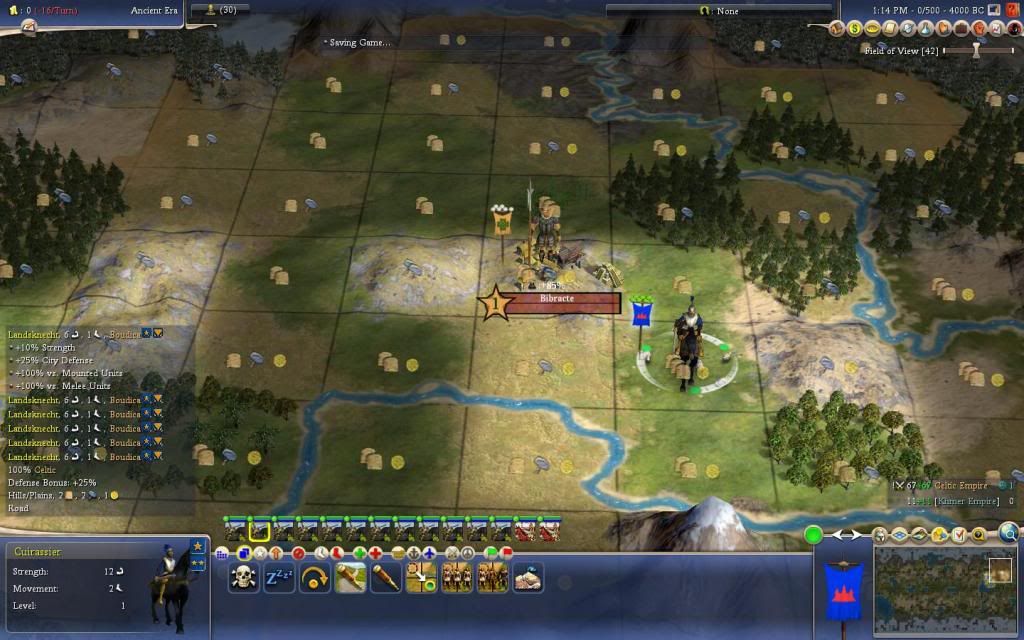1024x640 pixels.
Task: Select the Bibracte city name bar
Action: tap(563, 302)
